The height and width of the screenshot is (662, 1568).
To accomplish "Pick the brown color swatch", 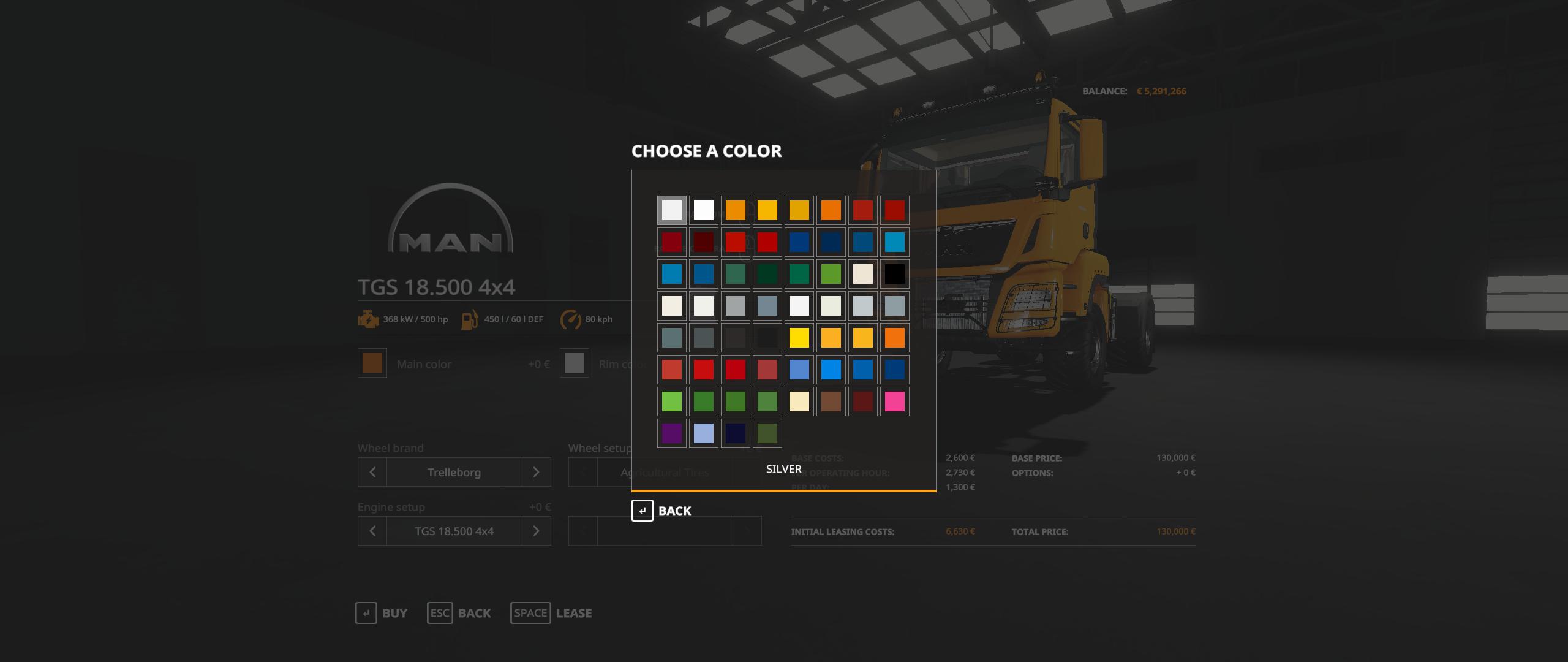I will [x=831, y=401].
